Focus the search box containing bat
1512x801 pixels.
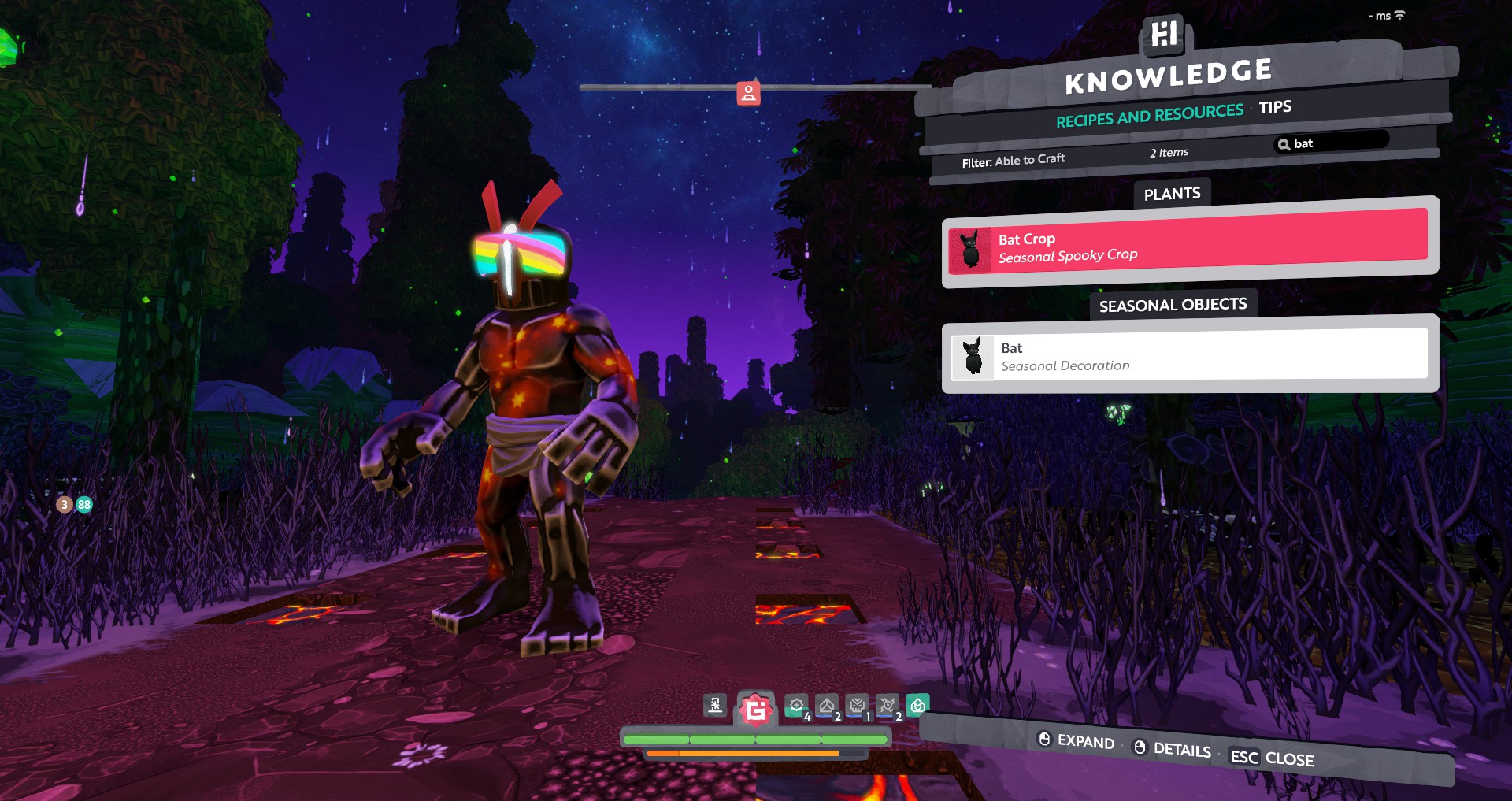click(x=1332, y=143)
